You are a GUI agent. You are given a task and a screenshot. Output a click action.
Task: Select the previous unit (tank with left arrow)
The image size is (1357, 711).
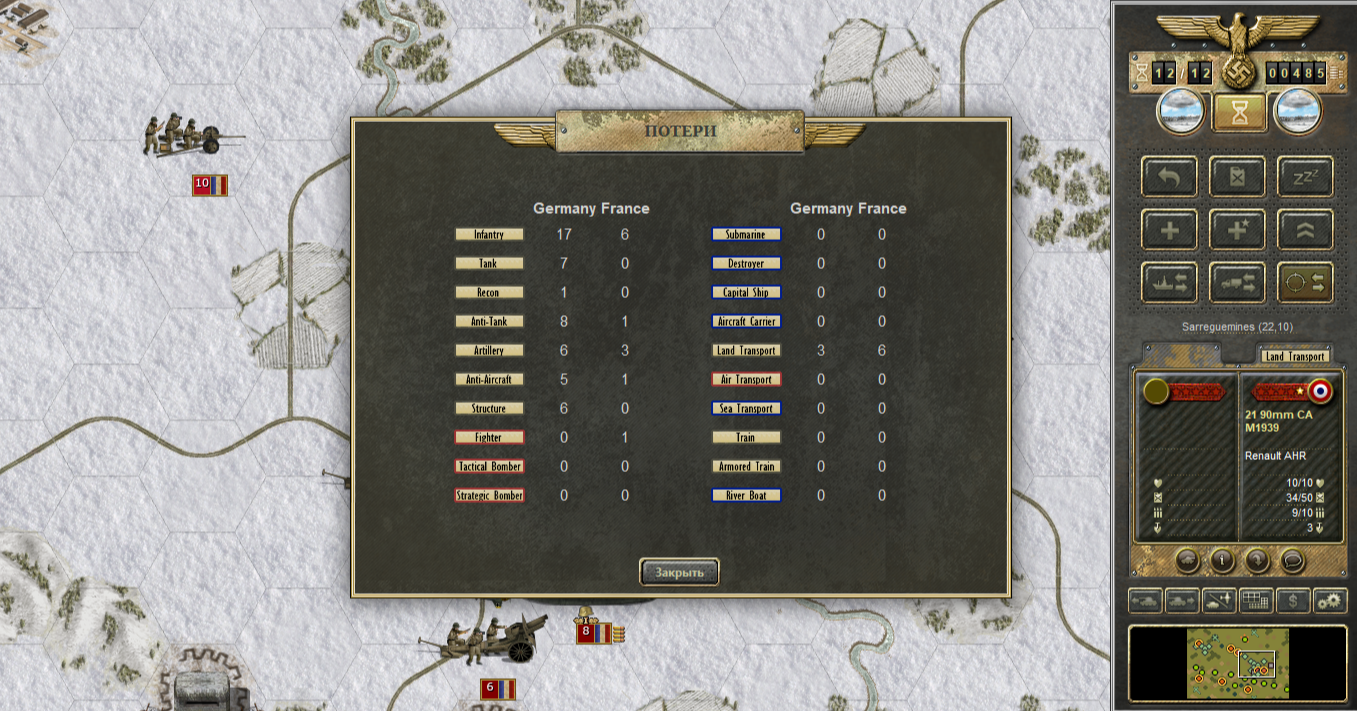(x=1145, y=601)
